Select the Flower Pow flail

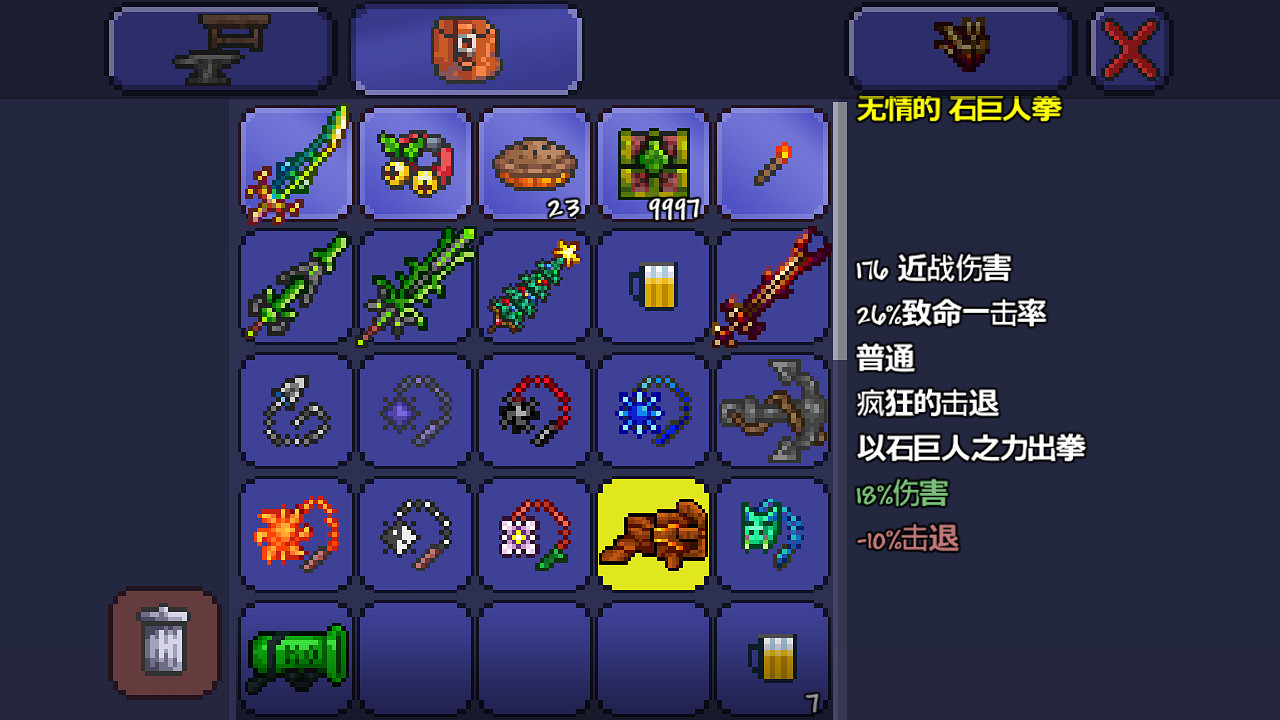click(x=533, y=533)
